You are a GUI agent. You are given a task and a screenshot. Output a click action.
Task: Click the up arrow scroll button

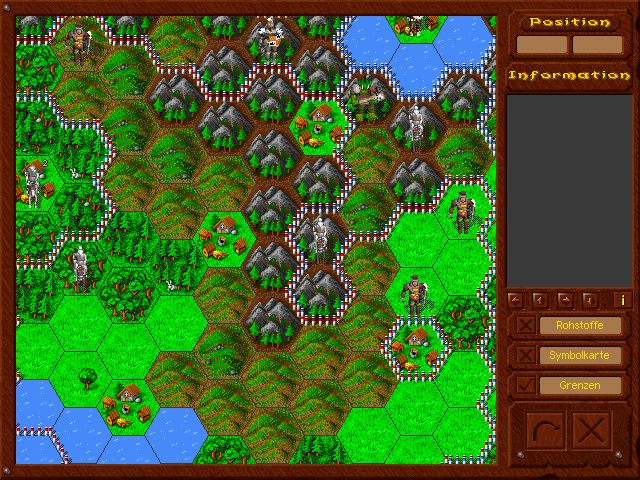pos(539,299)
